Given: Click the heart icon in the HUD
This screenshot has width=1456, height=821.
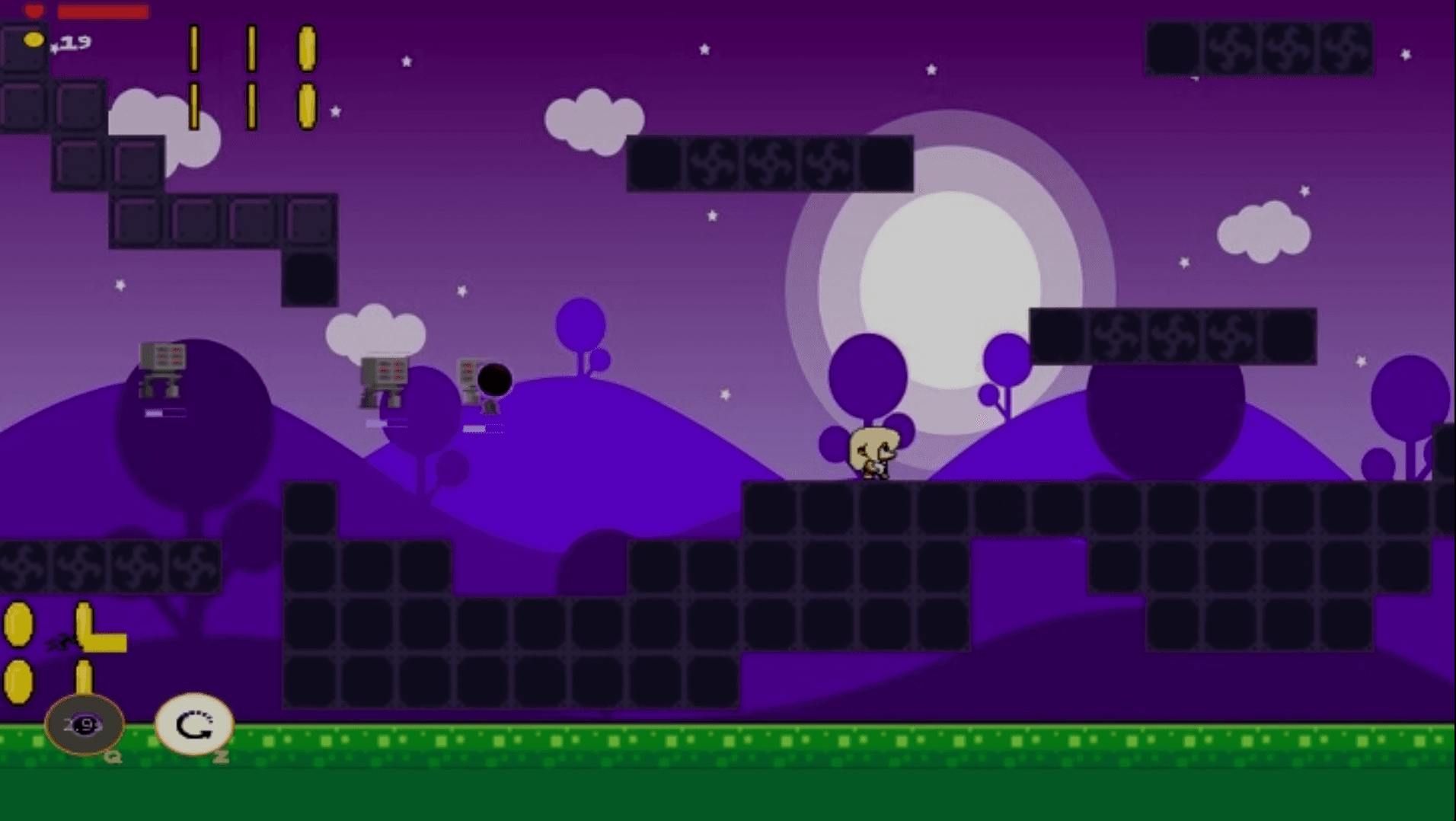Looking at the screenshot, I should pos(33,11).
